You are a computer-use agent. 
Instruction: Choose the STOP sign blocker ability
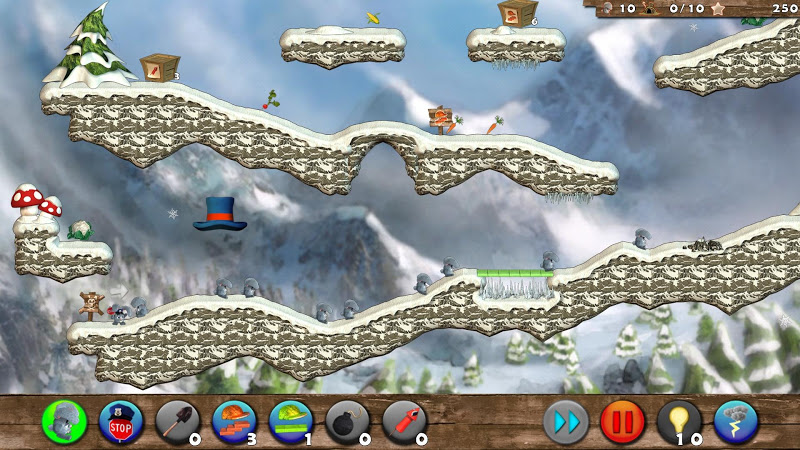click(x=121, y=422)
